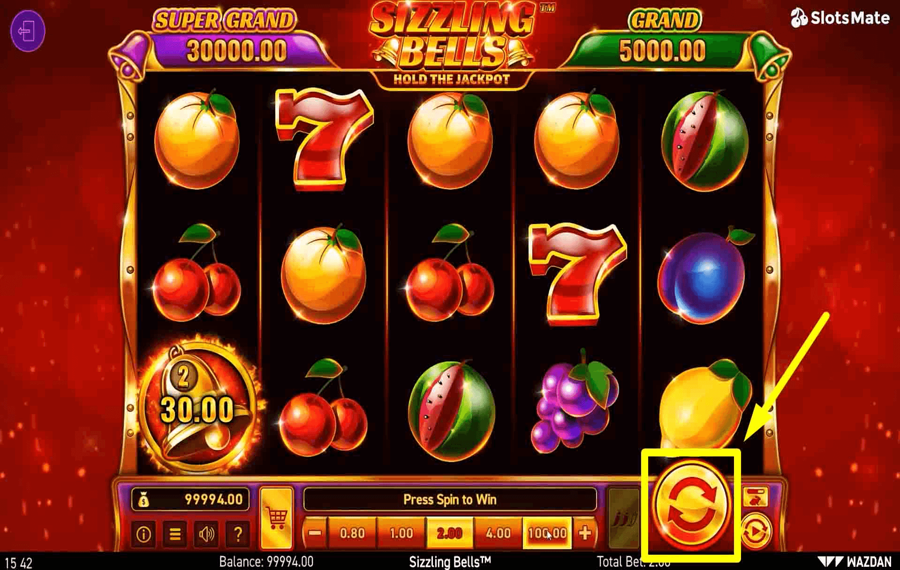
Task: Select the 2.00 bet value
Action: (449, 534)
